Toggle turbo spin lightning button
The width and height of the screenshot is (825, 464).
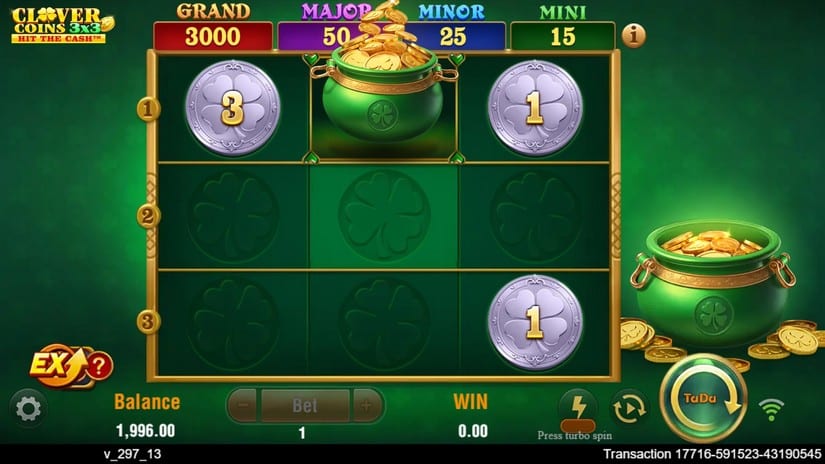click(x=577, y=407)
